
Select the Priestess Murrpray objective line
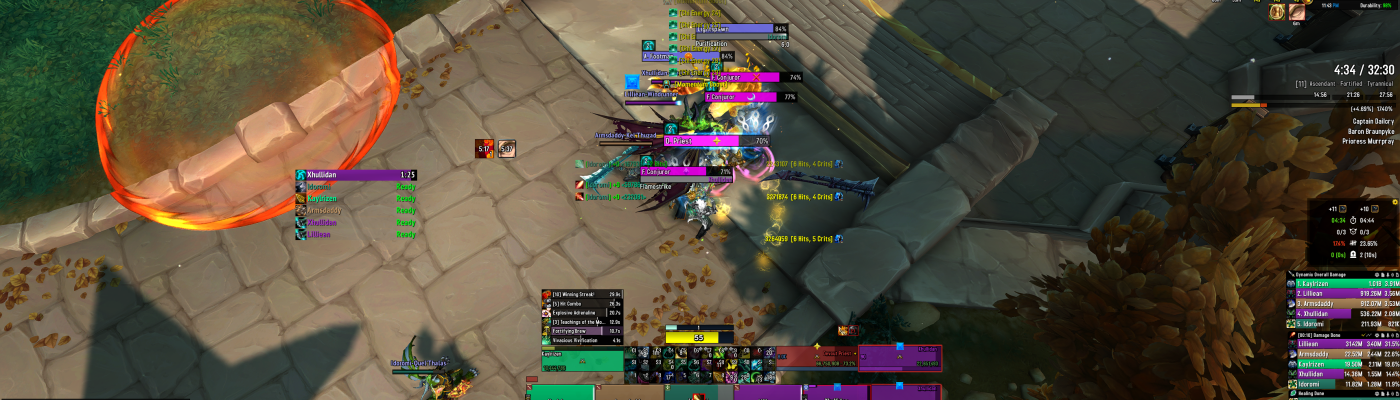(x=1366, y=141)
